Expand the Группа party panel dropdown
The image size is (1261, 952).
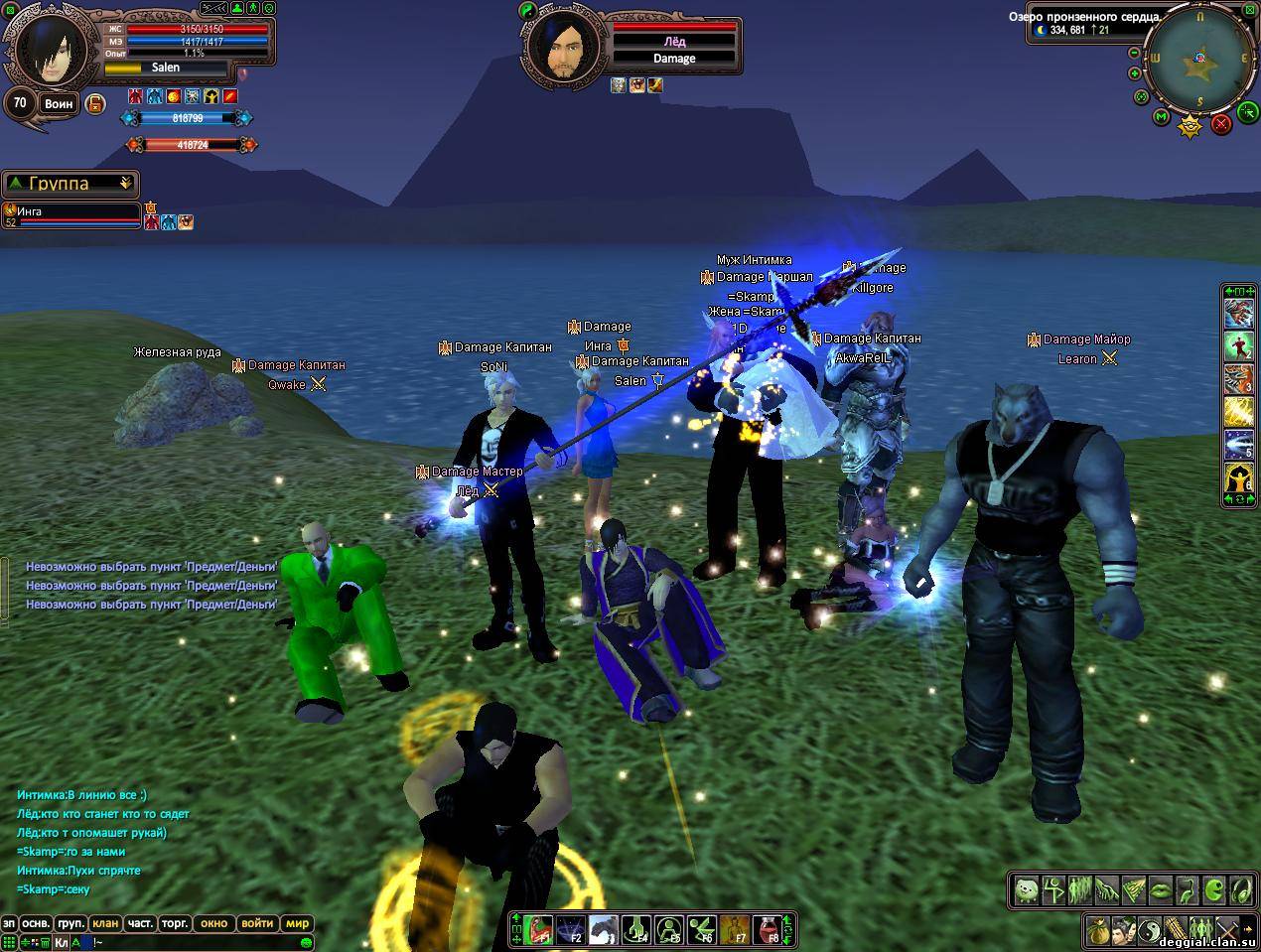click(125, 184)
